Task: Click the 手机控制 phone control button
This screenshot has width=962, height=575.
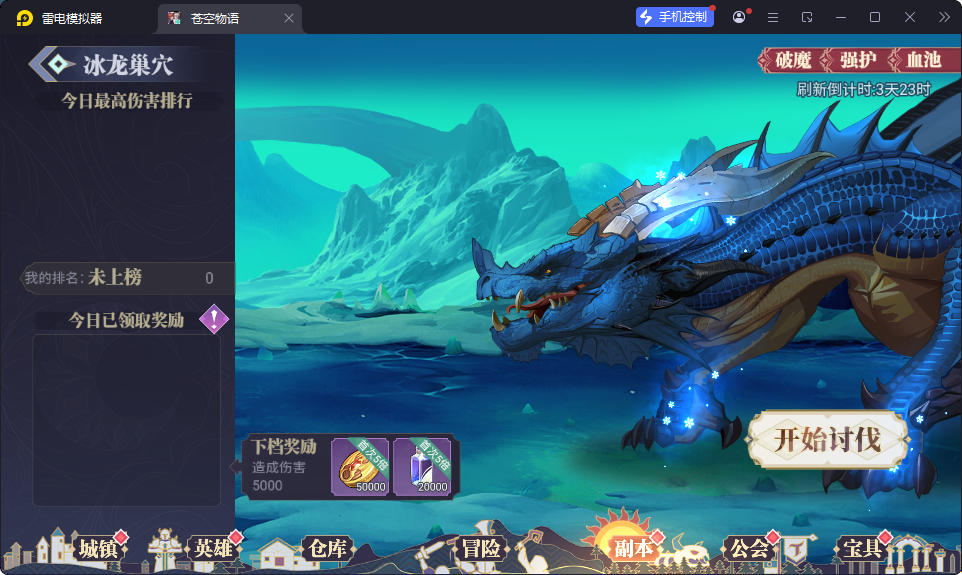Action: coord(675,17)
